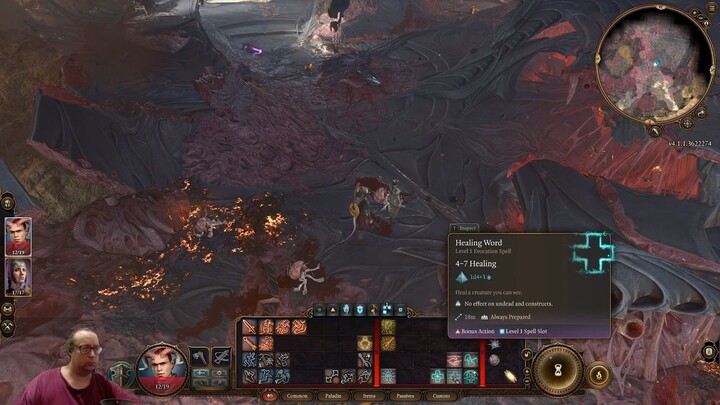Click the flame button beside the hourglass

pyautogui.click(x=600, y=375)
